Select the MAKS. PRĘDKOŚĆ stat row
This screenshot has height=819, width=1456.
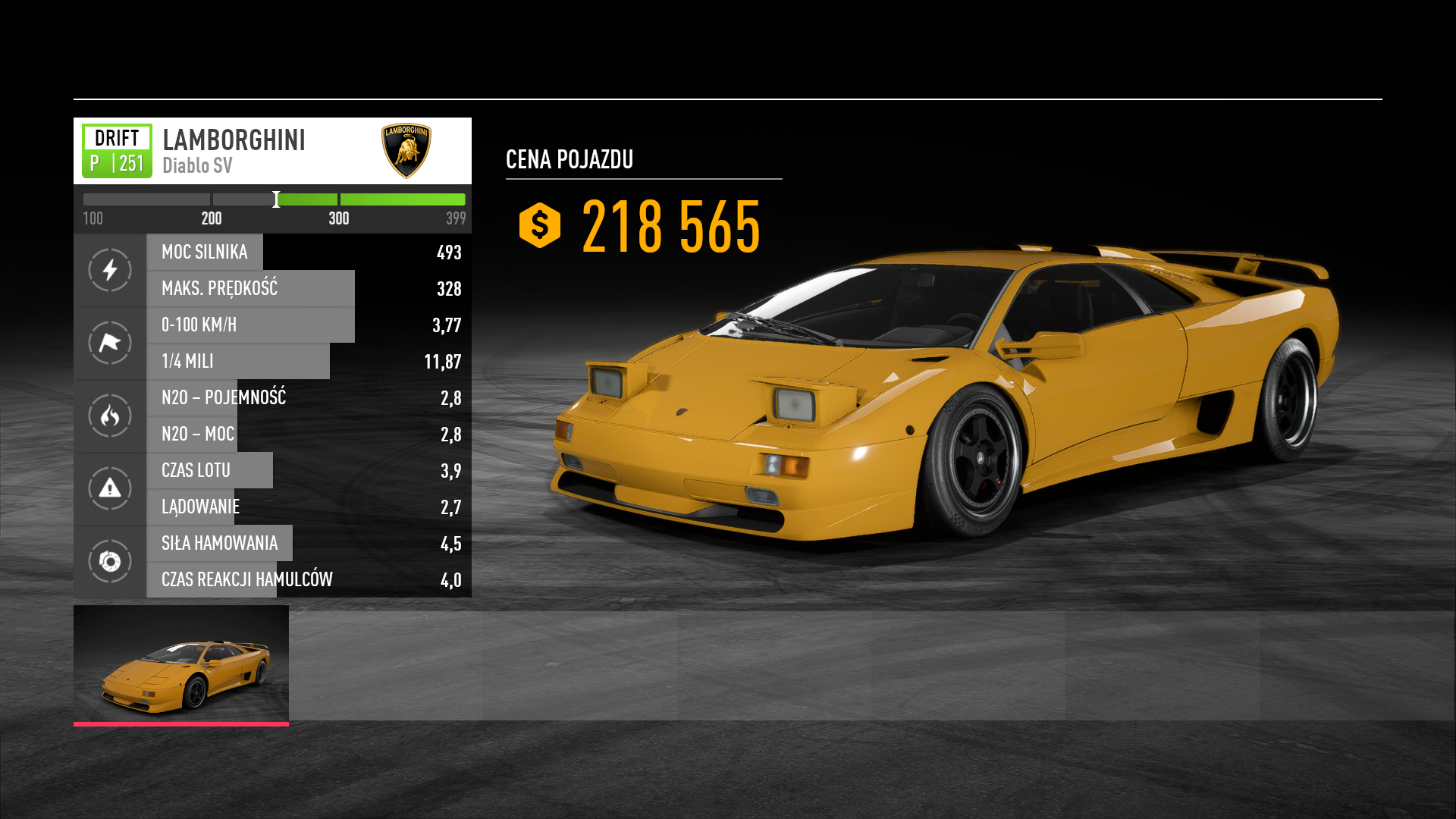(x=309, y=288)
